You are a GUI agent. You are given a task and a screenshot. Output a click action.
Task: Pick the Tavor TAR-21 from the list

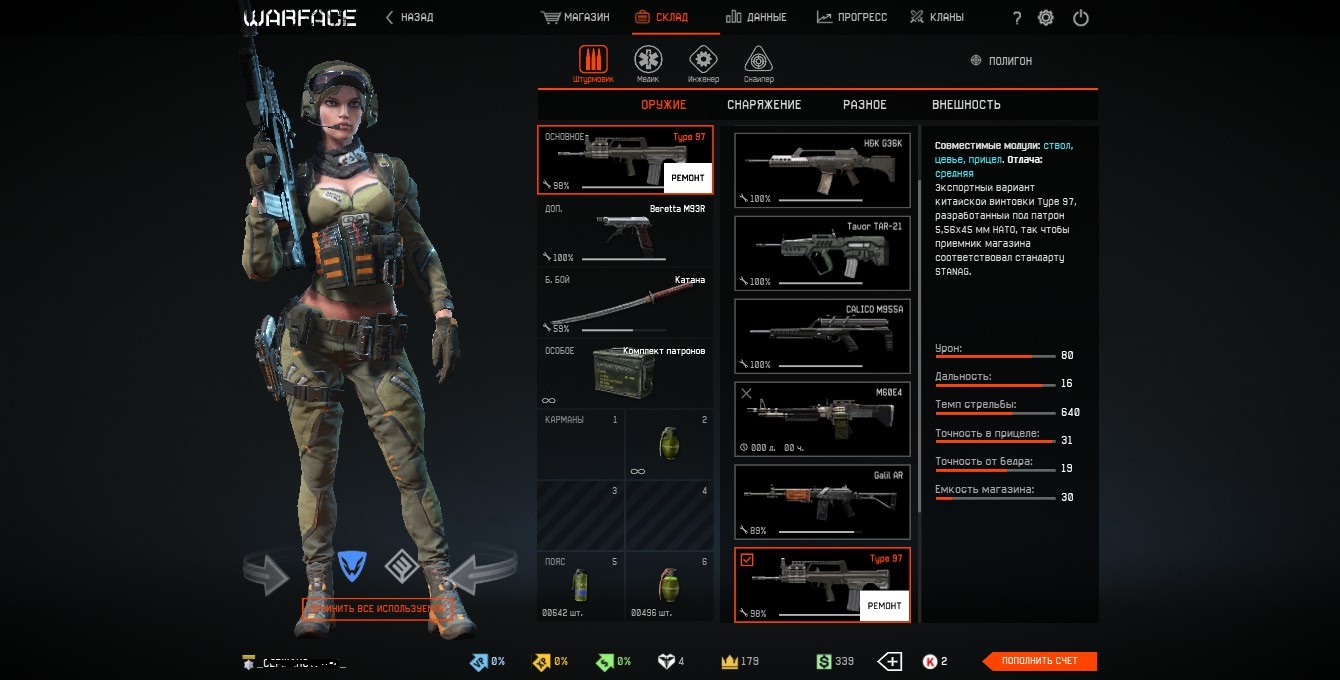[x=822, y=252]
